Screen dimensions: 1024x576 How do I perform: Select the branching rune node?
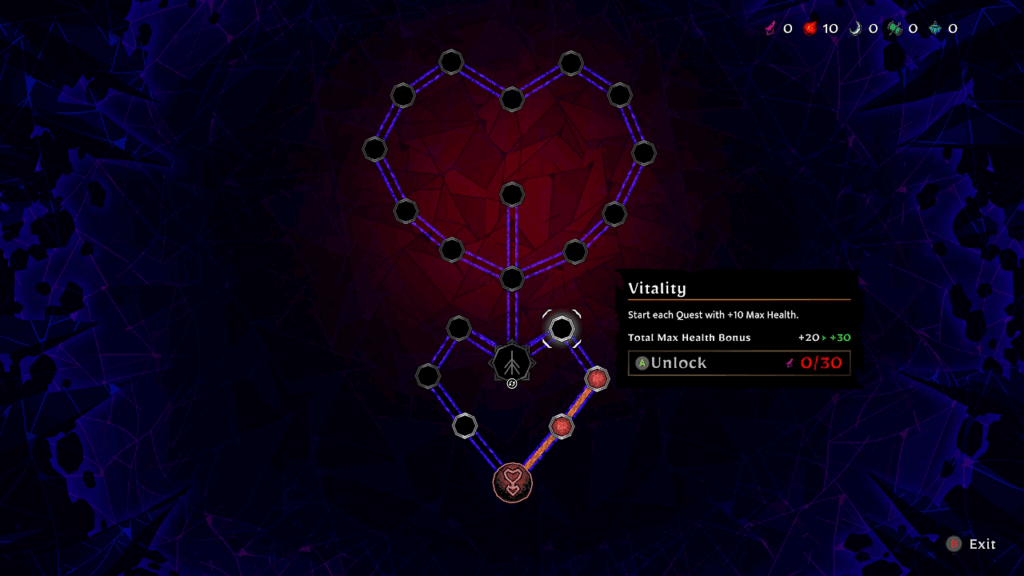pos(511,361)
